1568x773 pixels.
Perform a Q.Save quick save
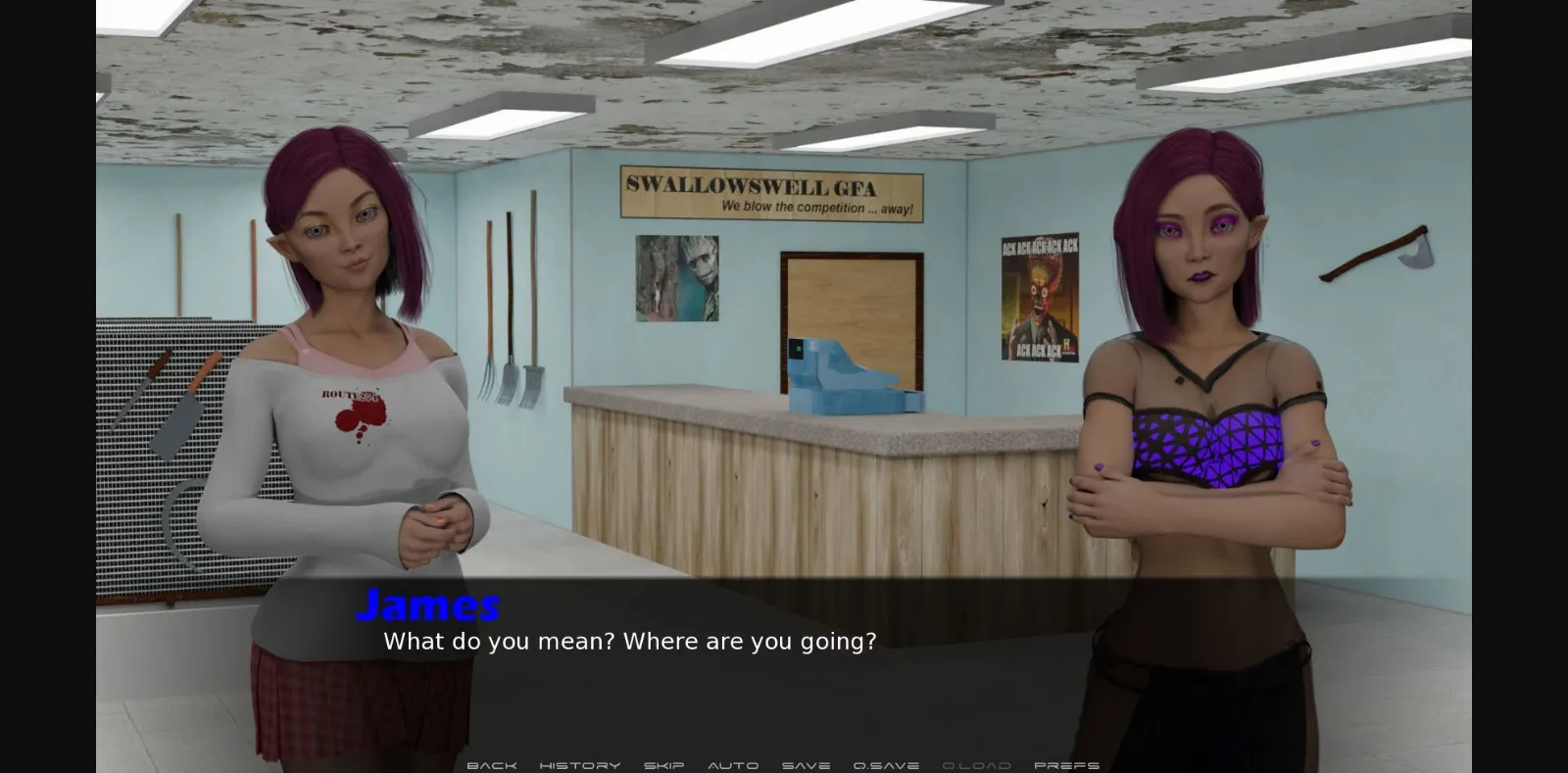[x=885, y=765]
